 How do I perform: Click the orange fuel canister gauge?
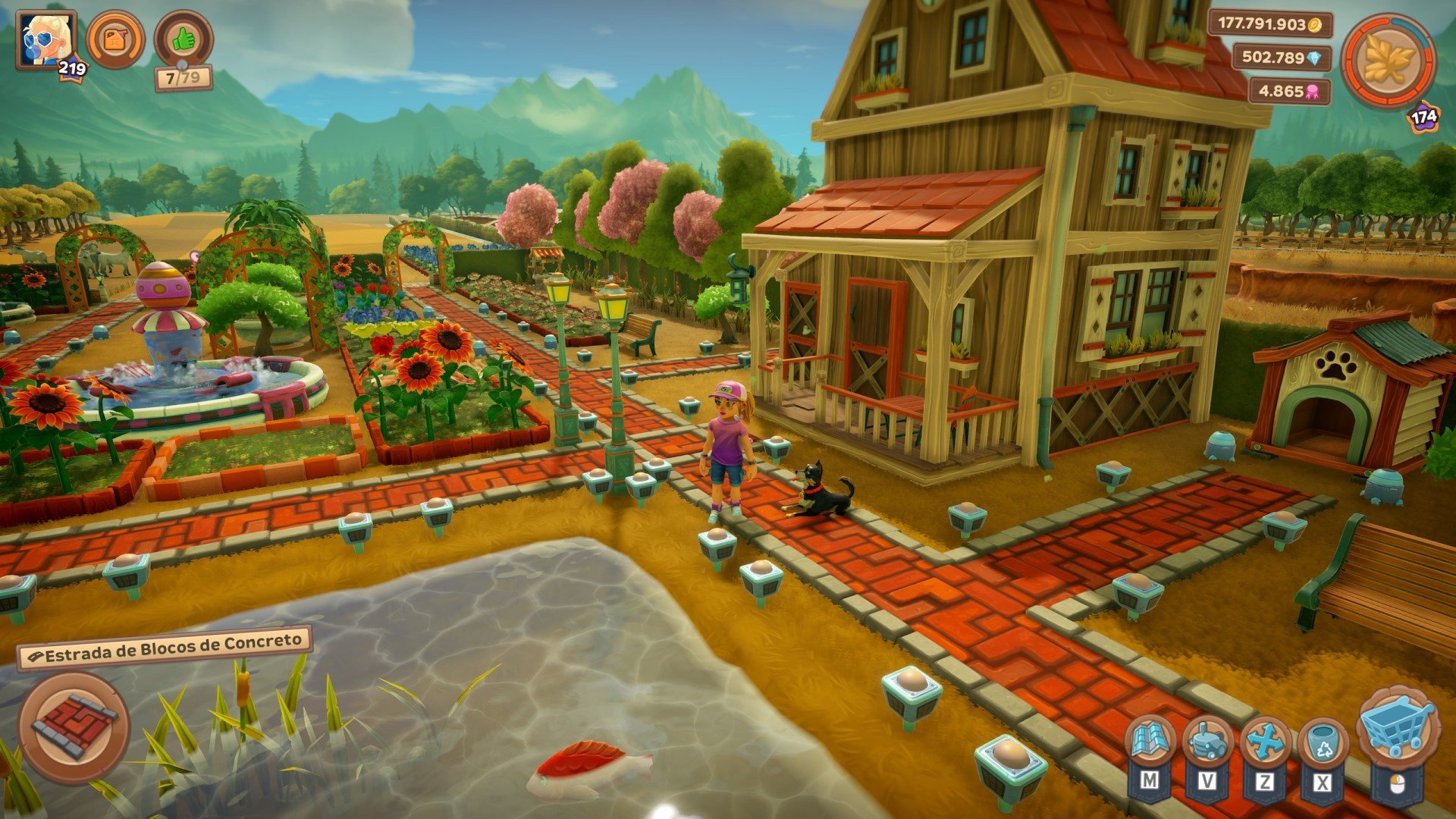pos(115,39)
